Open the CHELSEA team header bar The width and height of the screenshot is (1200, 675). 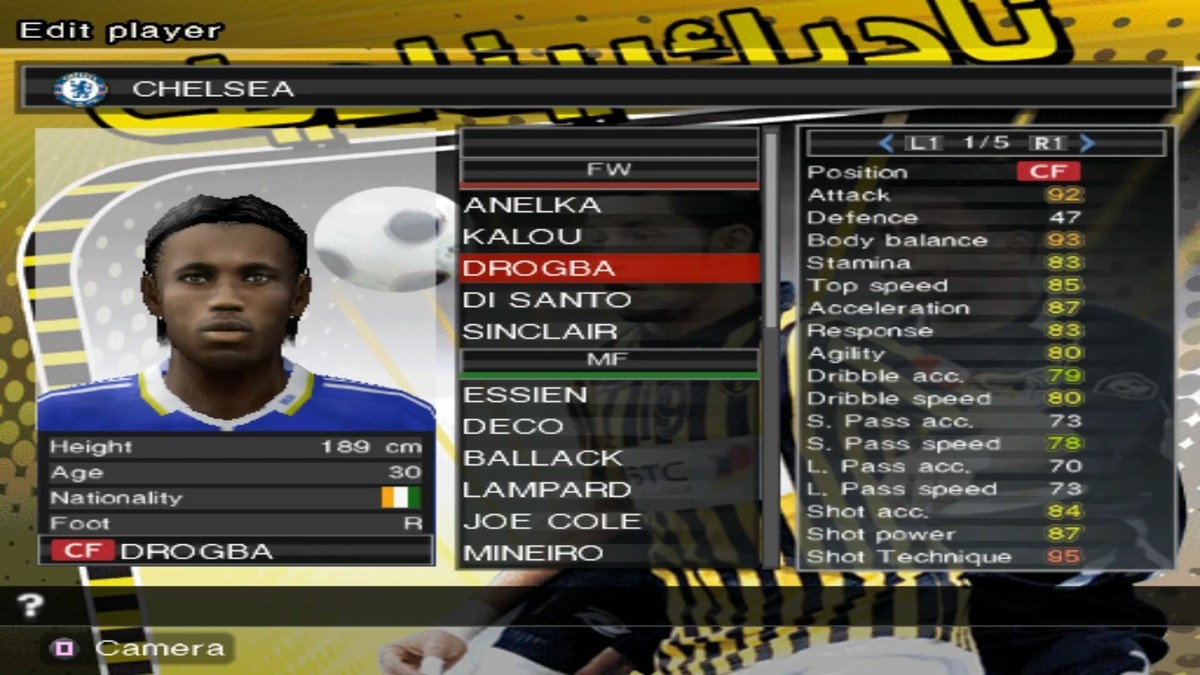pos(595,88)
